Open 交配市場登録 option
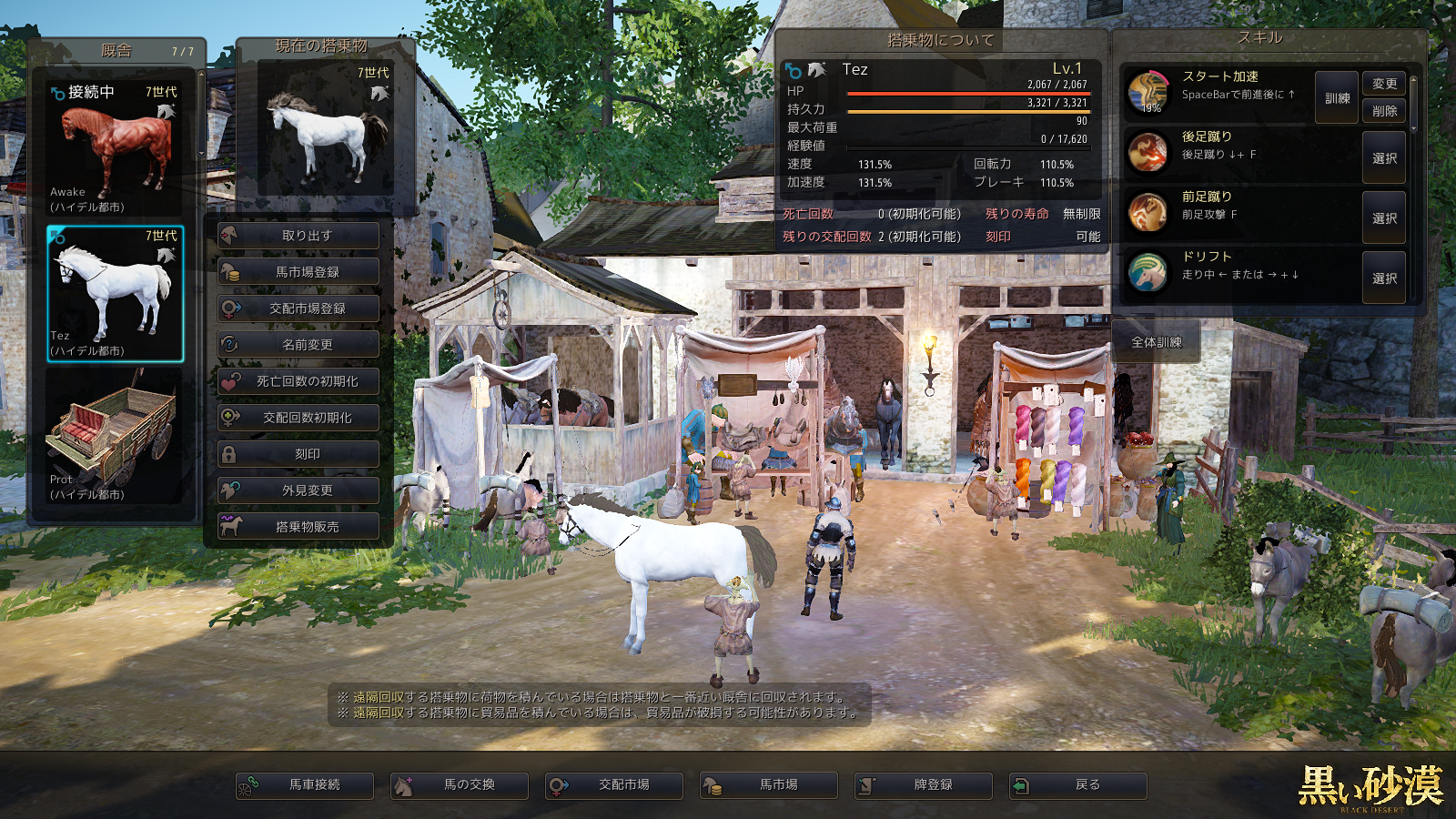Image resolution: width=1456 pixels, height=819 pixels. click(298, 308)
